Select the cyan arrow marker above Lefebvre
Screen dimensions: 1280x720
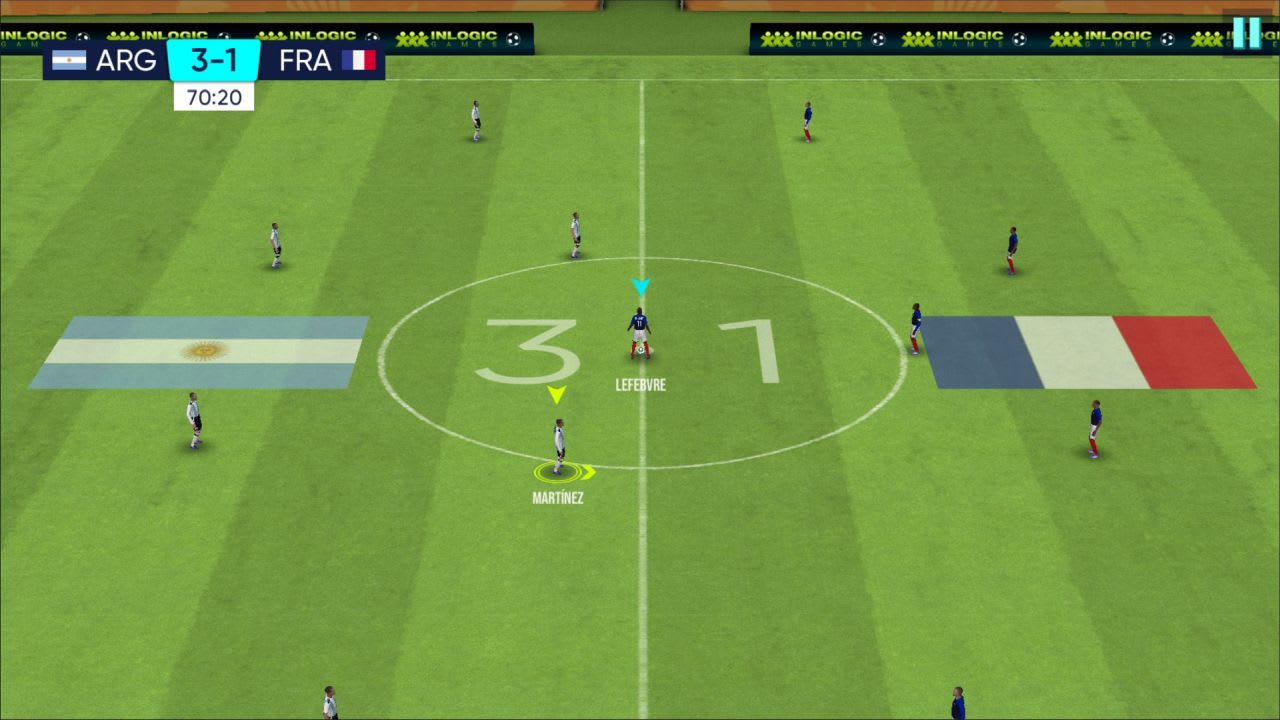[x=643, y=287]
